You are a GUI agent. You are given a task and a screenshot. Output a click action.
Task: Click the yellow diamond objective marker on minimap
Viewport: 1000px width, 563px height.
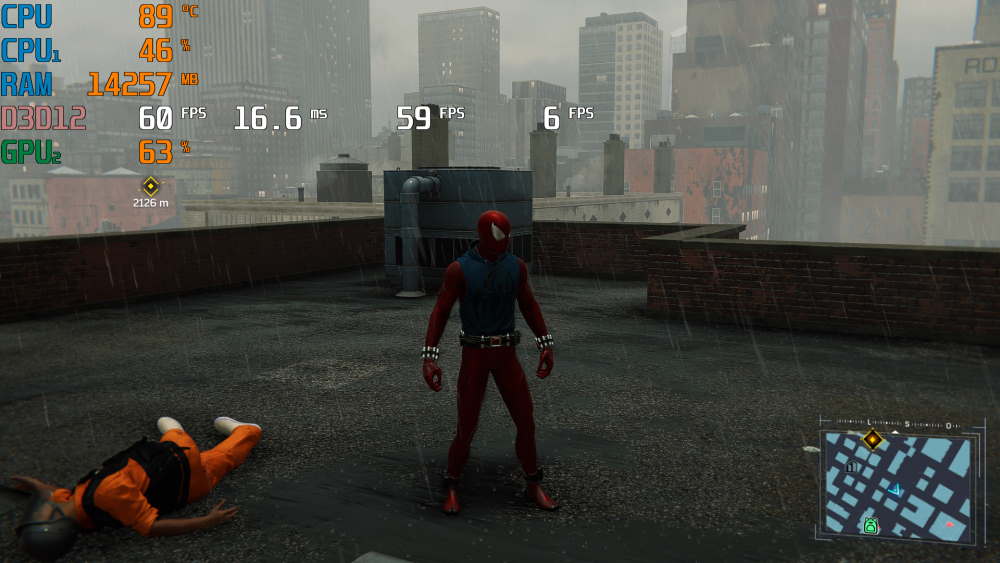coord(873,439)
